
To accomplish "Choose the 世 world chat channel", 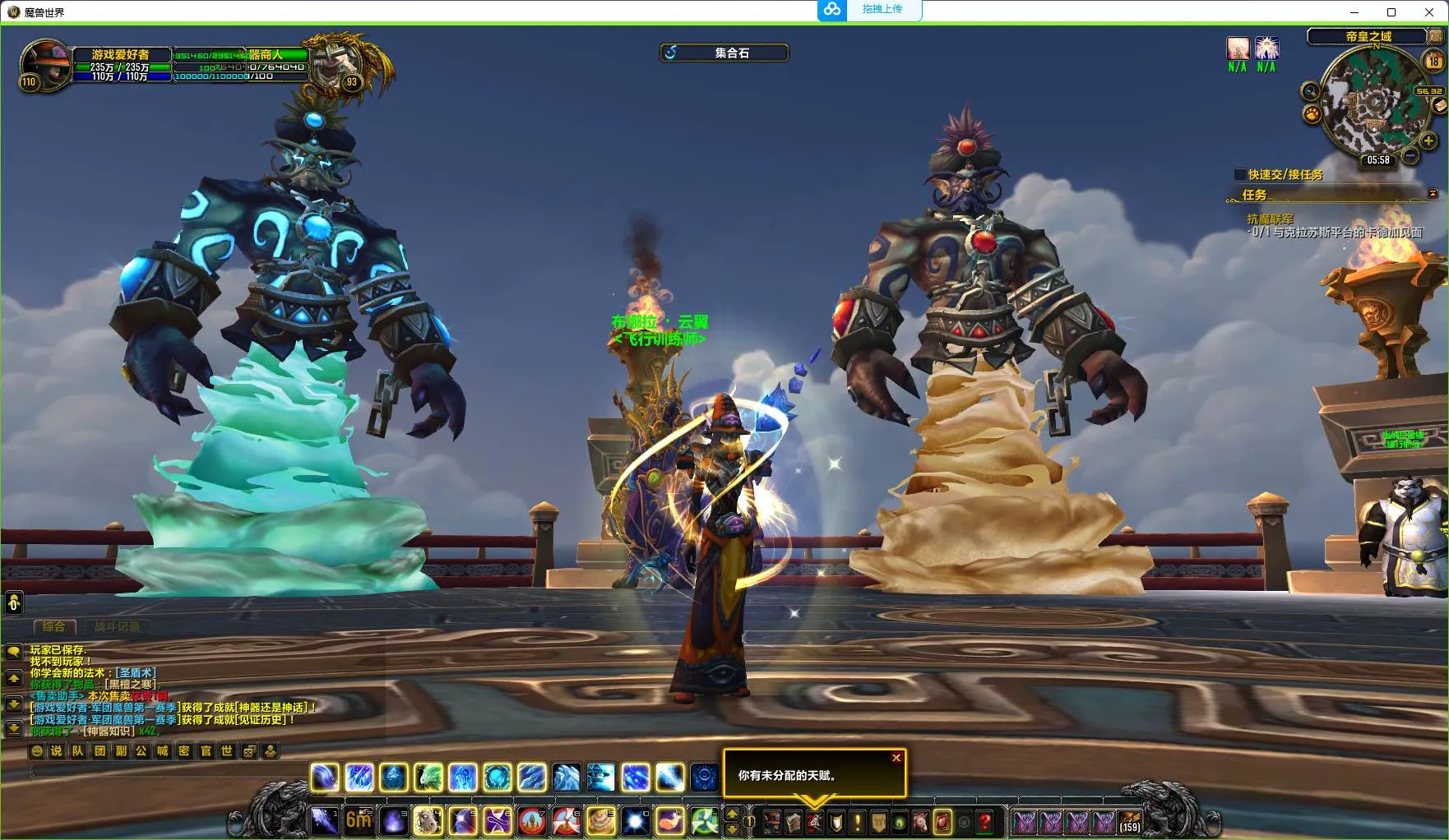I will coord(227,750).
